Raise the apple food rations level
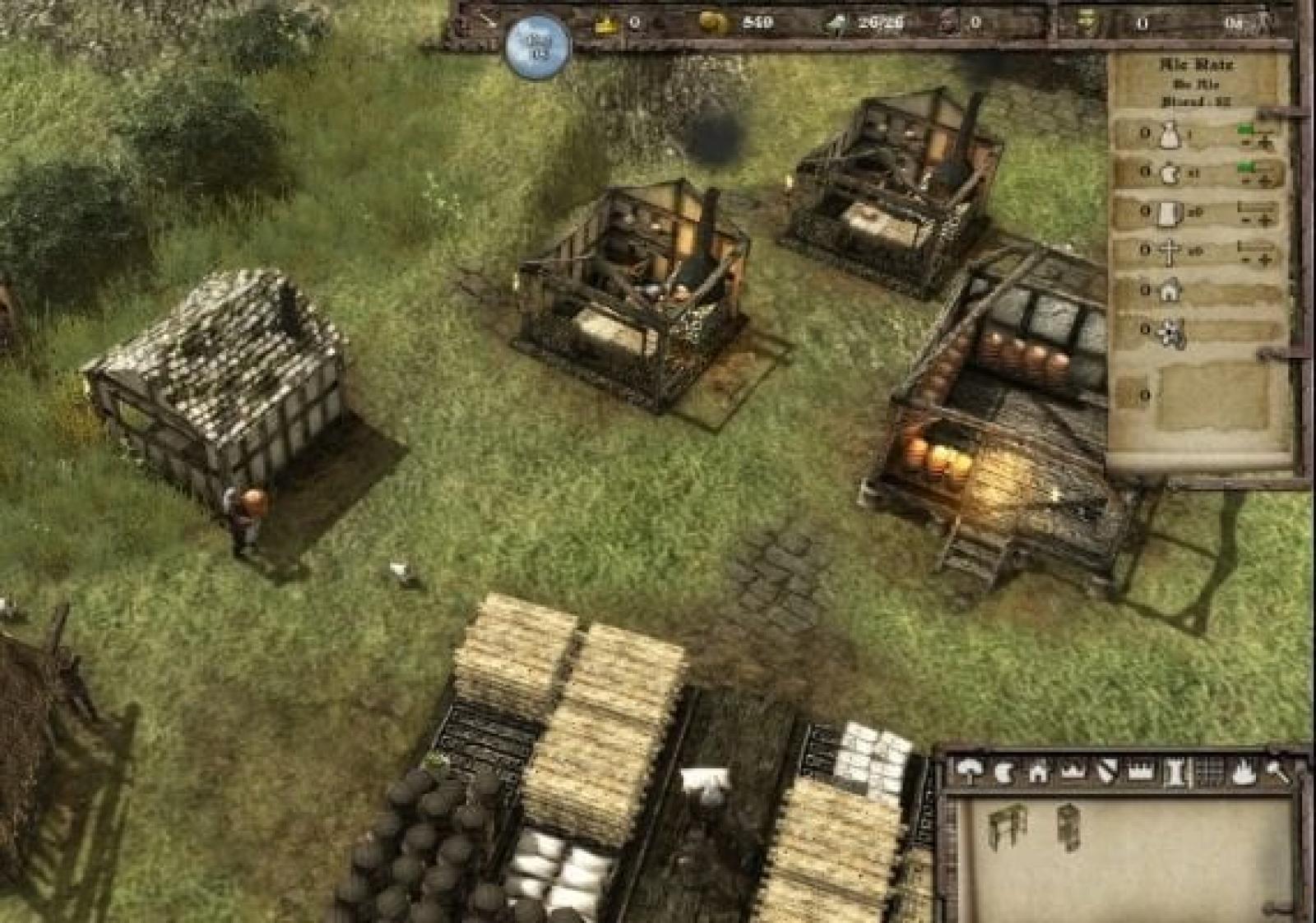Viewport: 1316px width, 923px height. click(x=1267, y=182)
